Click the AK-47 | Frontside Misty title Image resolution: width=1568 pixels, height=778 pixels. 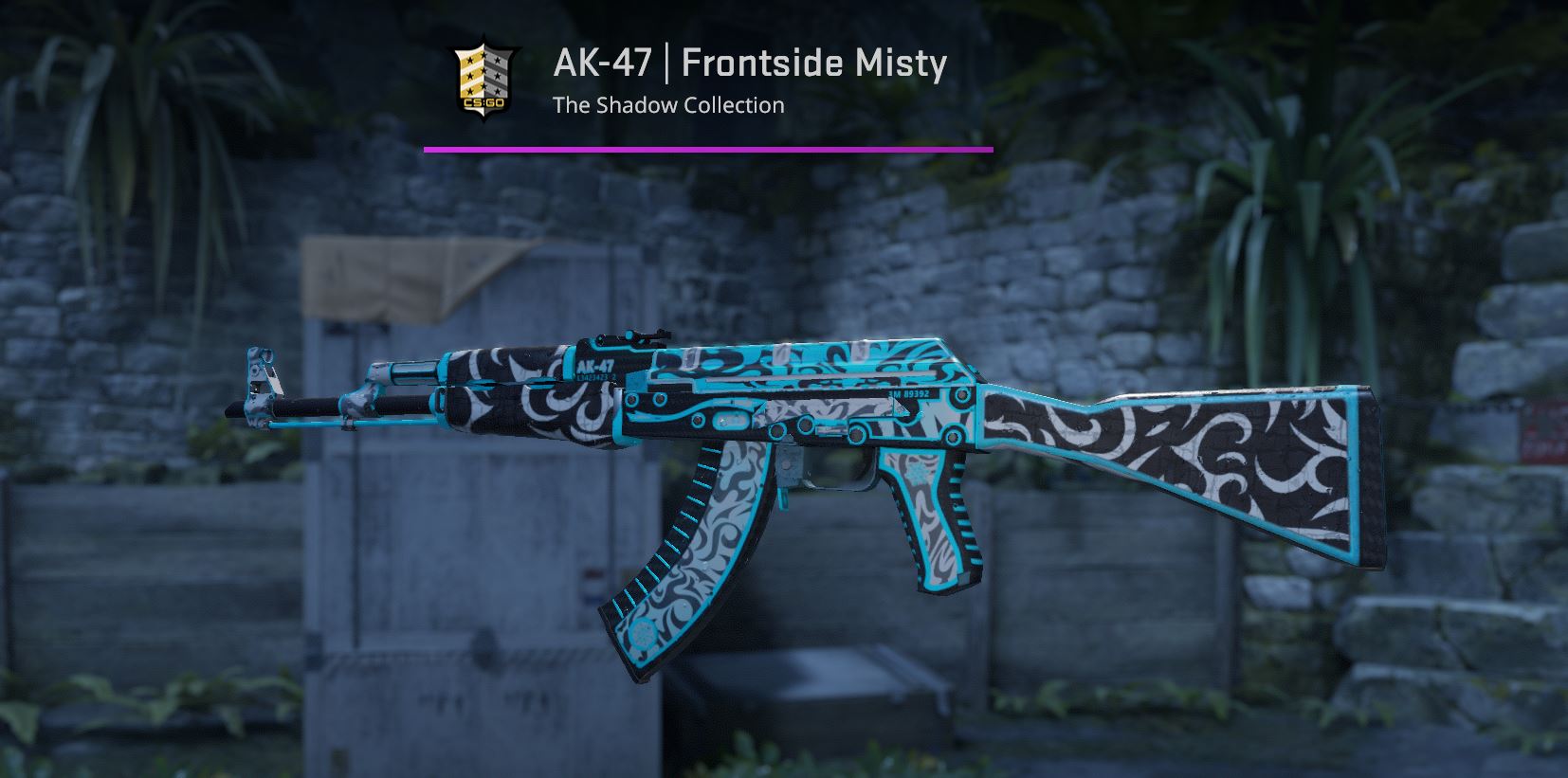click(x=749, y=64)
